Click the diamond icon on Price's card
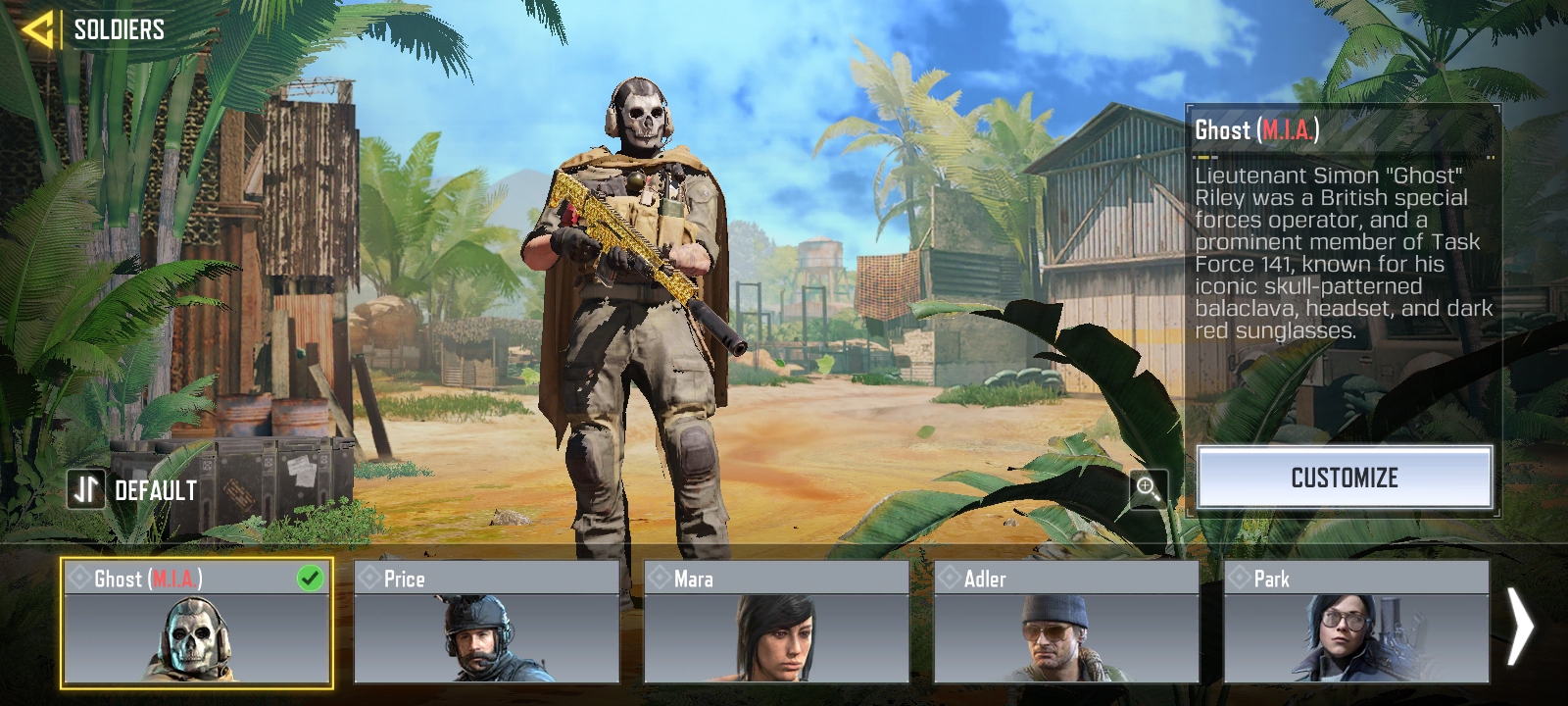This screenshot has width=1568, height=706. (369, 579)
